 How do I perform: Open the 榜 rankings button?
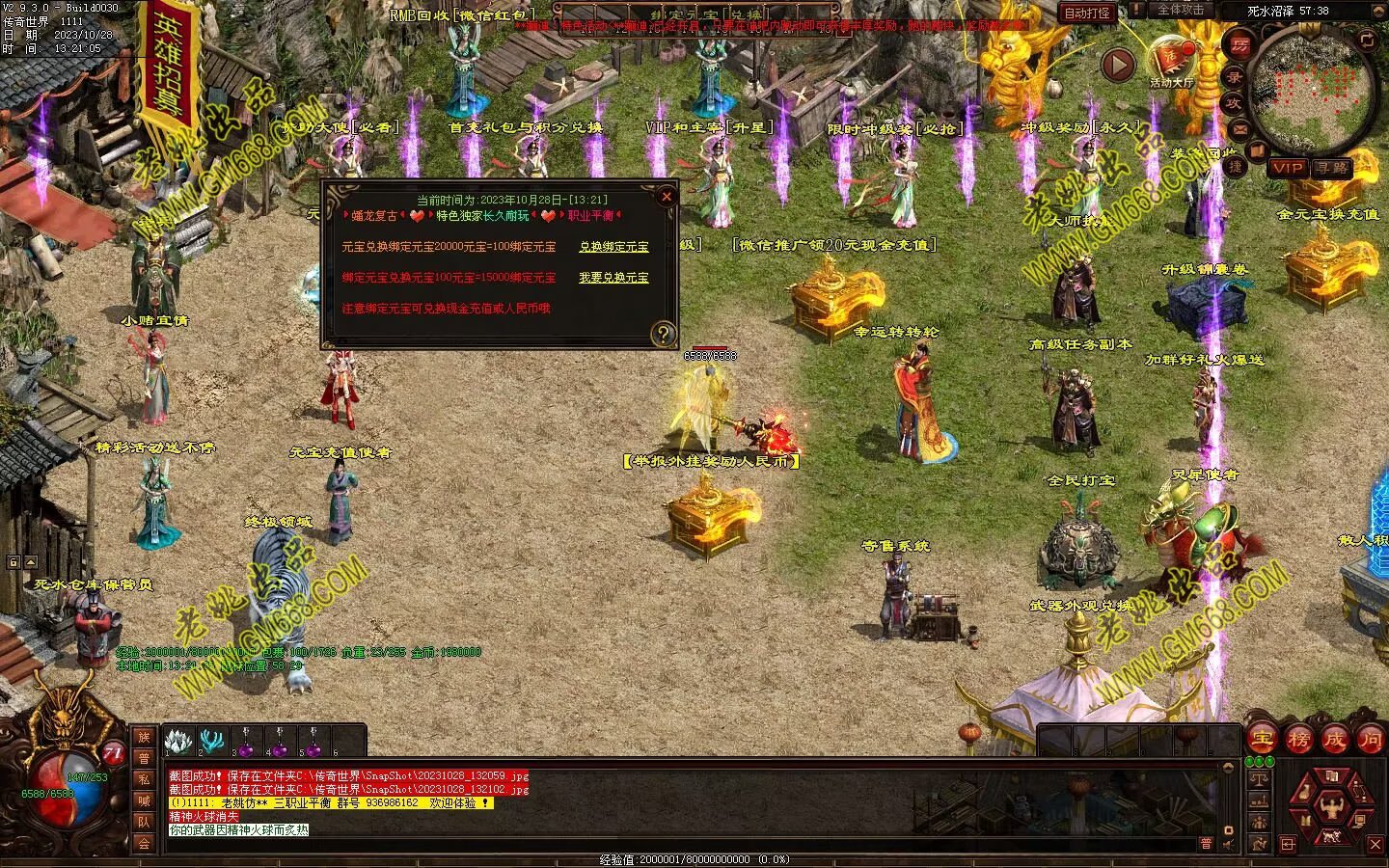(1298, 739)
